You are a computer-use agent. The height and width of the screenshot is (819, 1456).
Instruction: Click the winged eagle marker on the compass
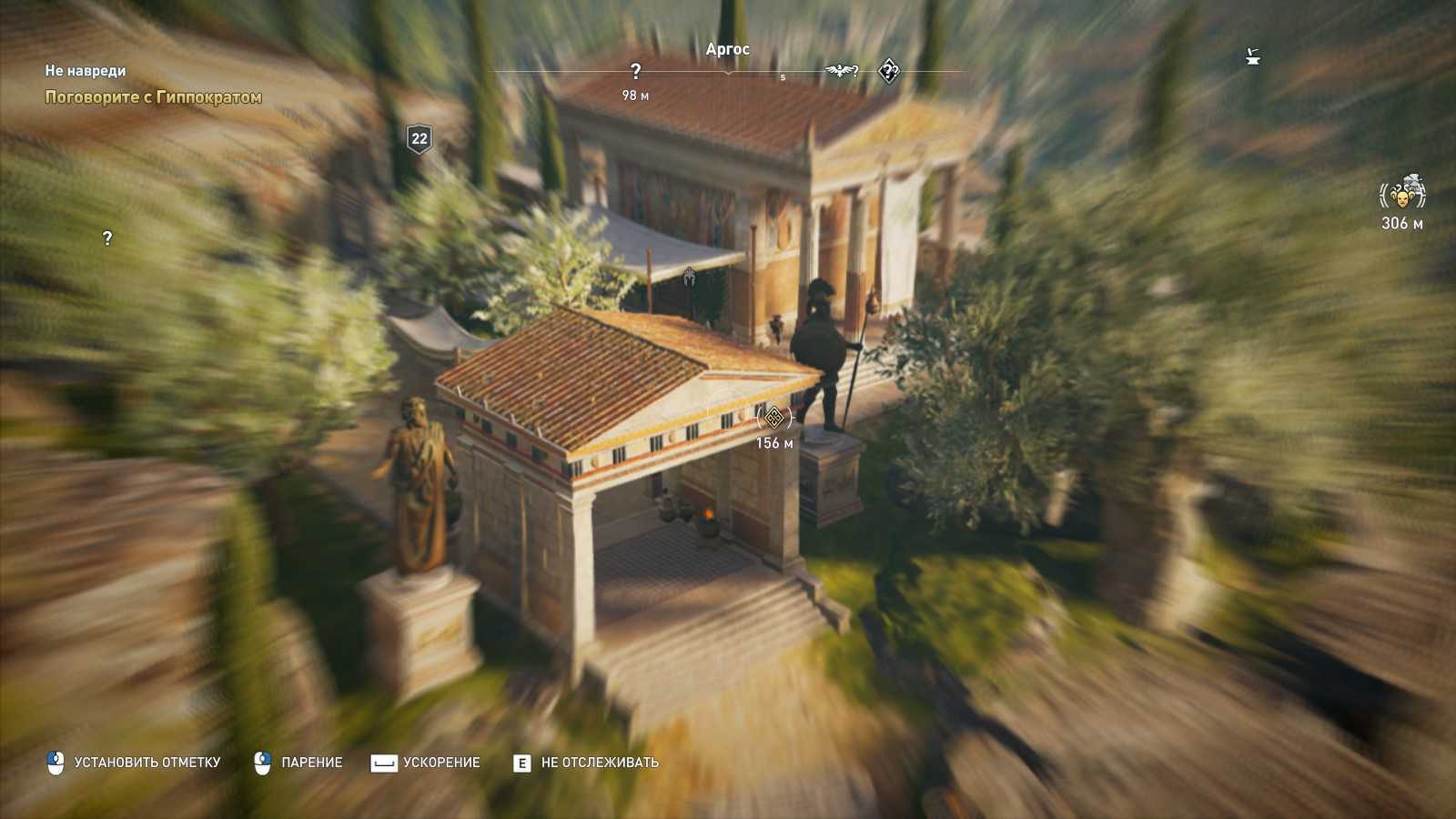tap(840, 71)
